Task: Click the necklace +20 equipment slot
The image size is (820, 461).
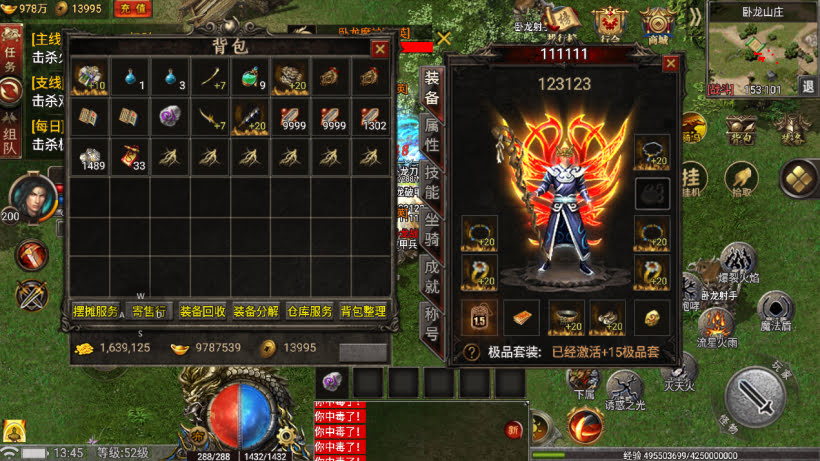Action: (652, 152)
